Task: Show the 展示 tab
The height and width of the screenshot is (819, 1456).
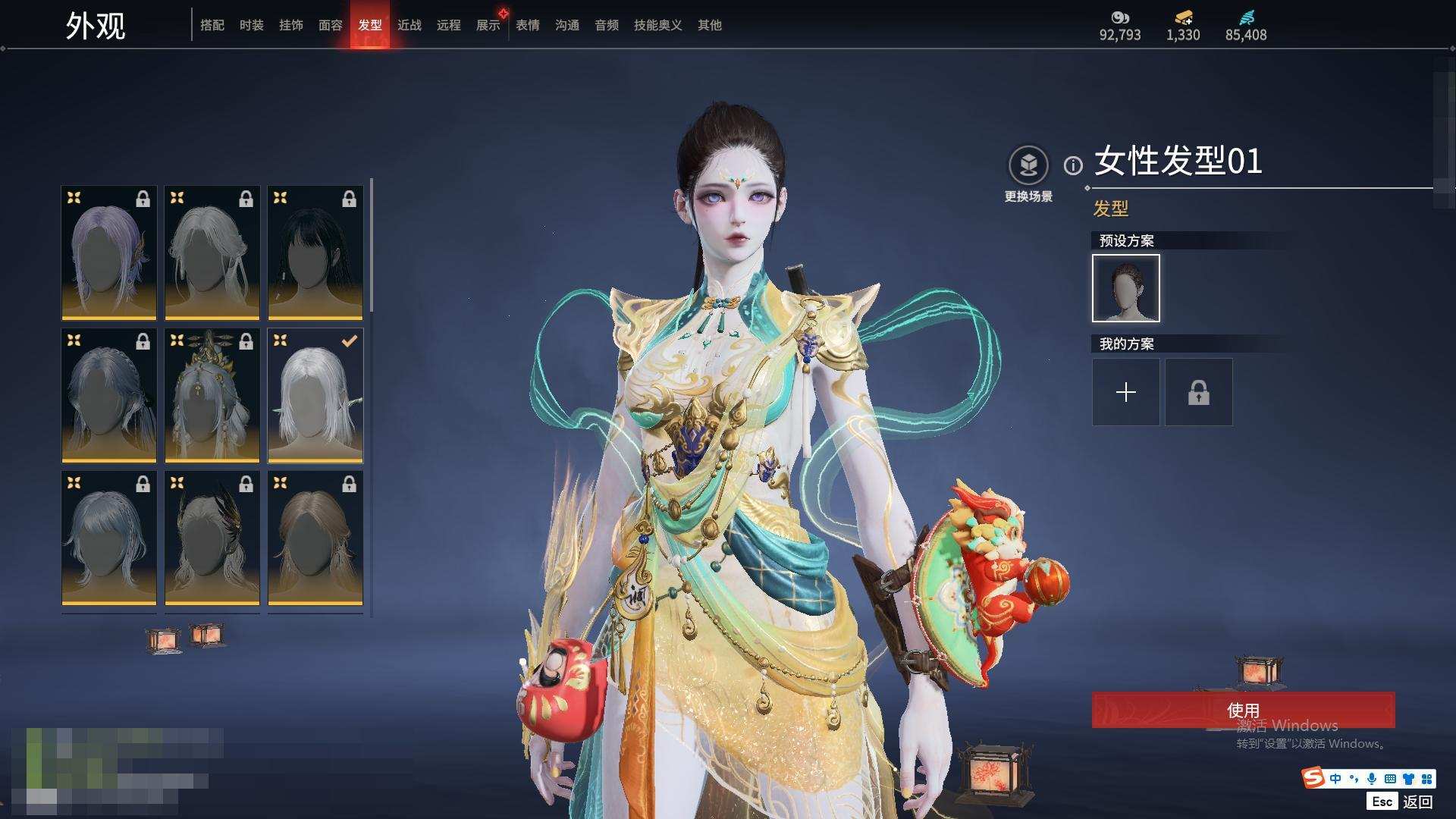Action: click(488, 25)
